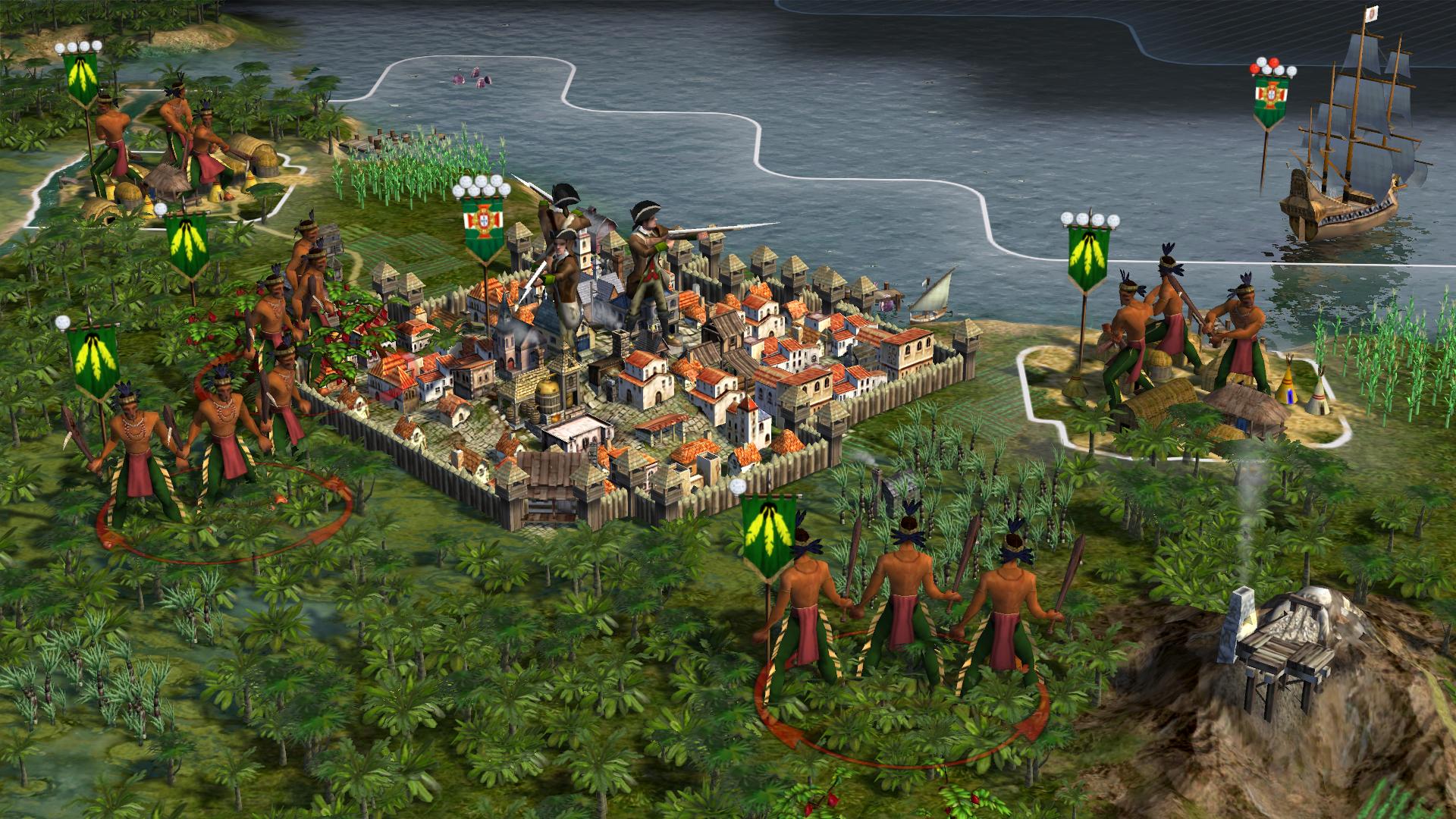Select the native banner at the teepee village
The width and height of the screenshot is (1456, 819).
[x=1088, y=259]
